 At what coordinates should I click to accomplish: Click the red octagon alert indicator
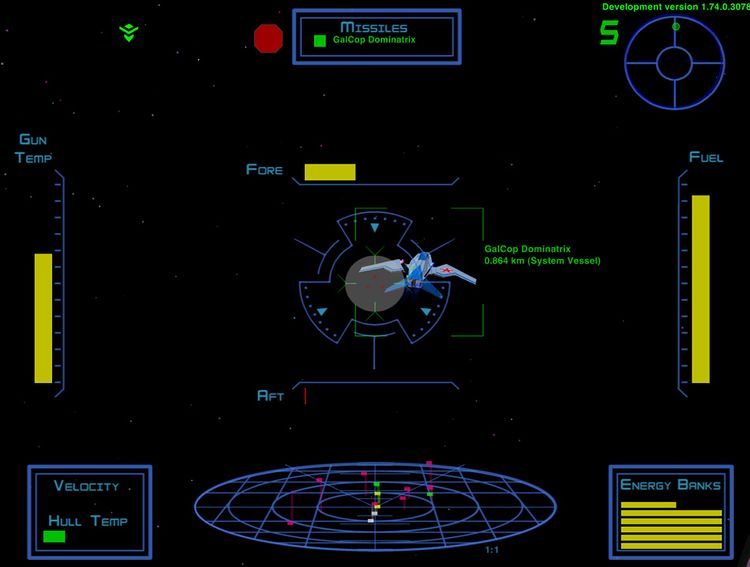pyautogui.click(x=268, y=38)
